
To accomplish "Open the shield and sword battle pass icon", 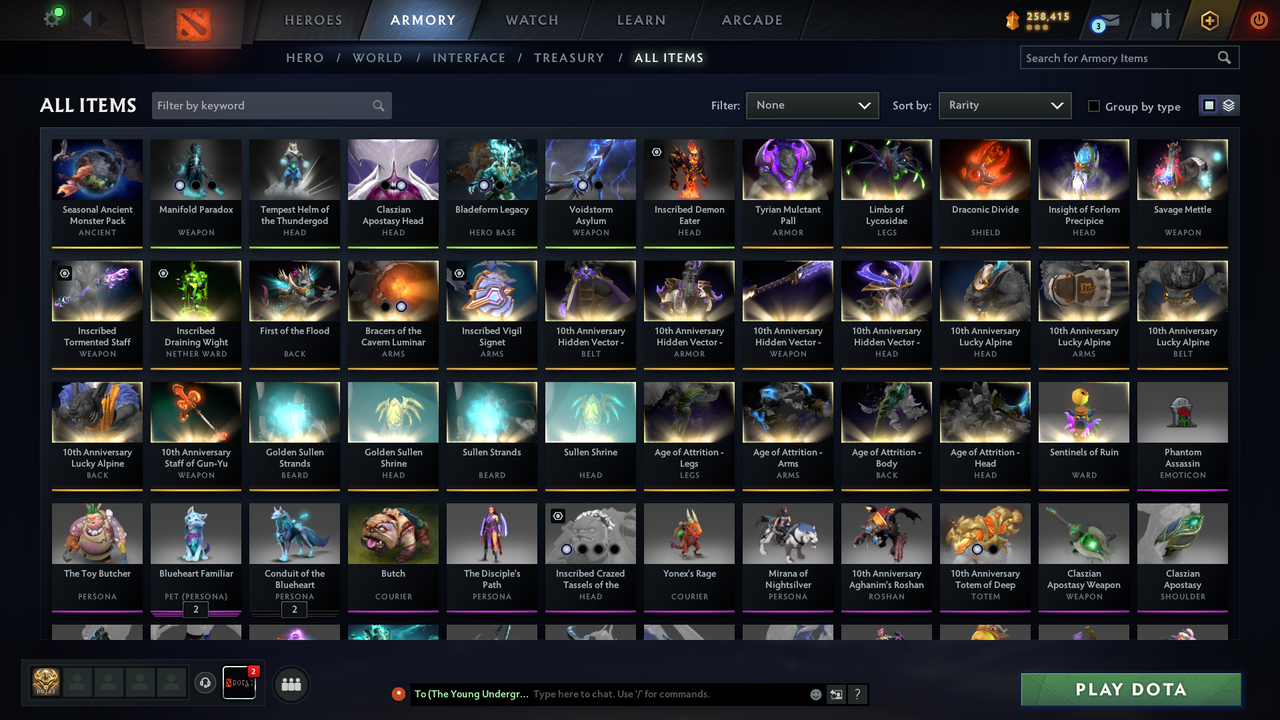I will [x=1160, y=20].
